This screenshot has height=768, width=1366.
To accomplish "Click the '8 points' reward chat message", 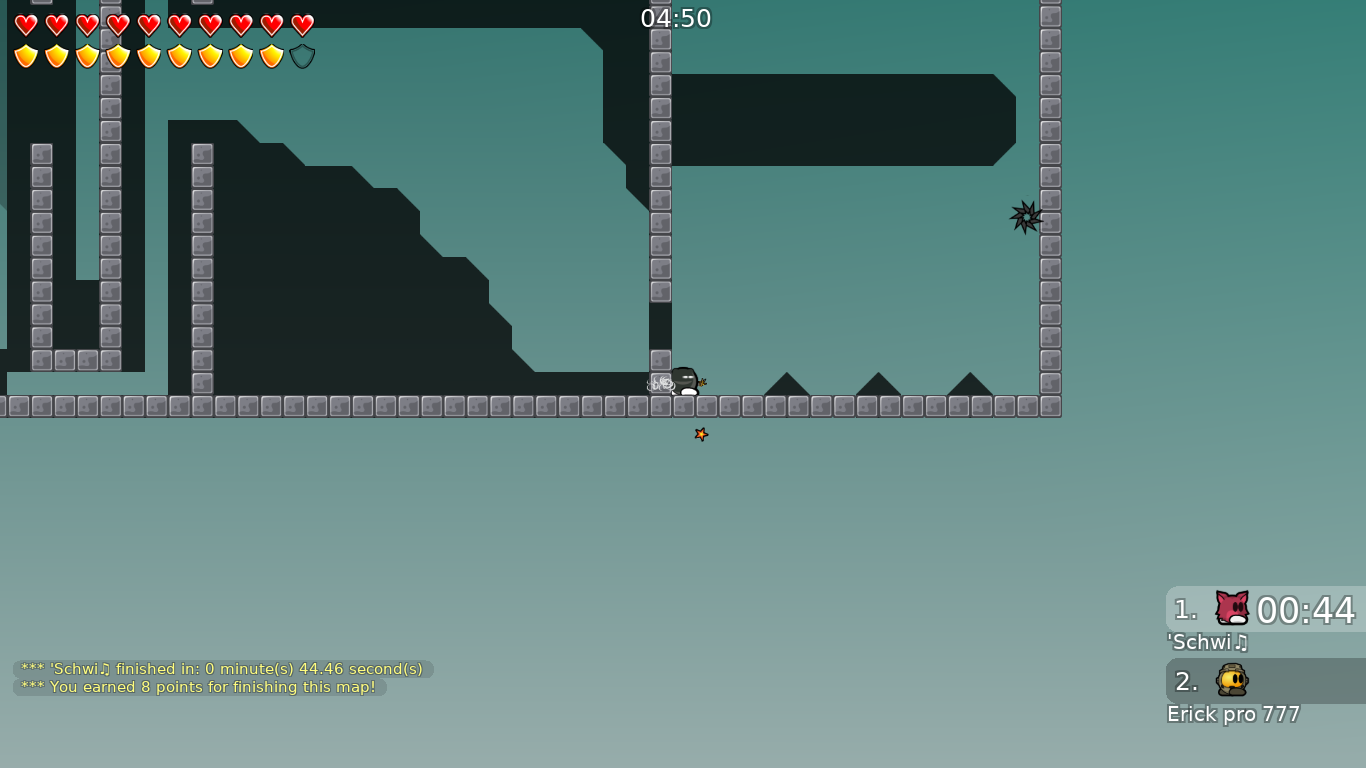I will [197, 687].
